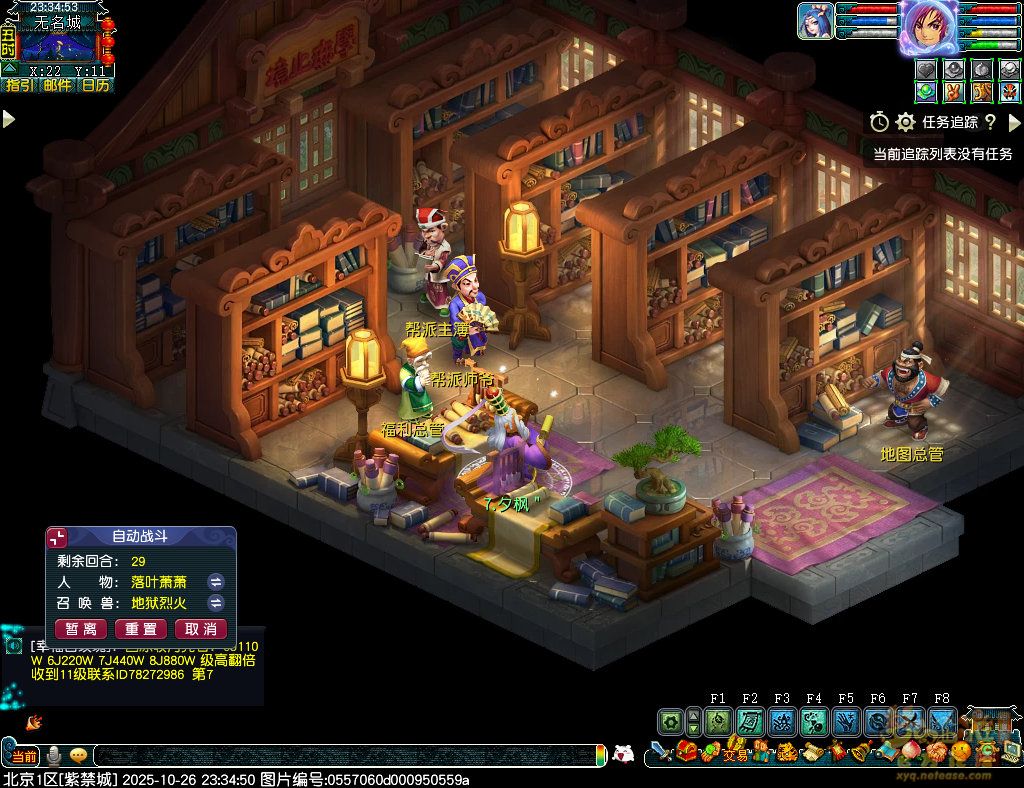Activate the F5 hand skill slot
The height and width of the screenshot is (788, 1024).
point(846,721)
